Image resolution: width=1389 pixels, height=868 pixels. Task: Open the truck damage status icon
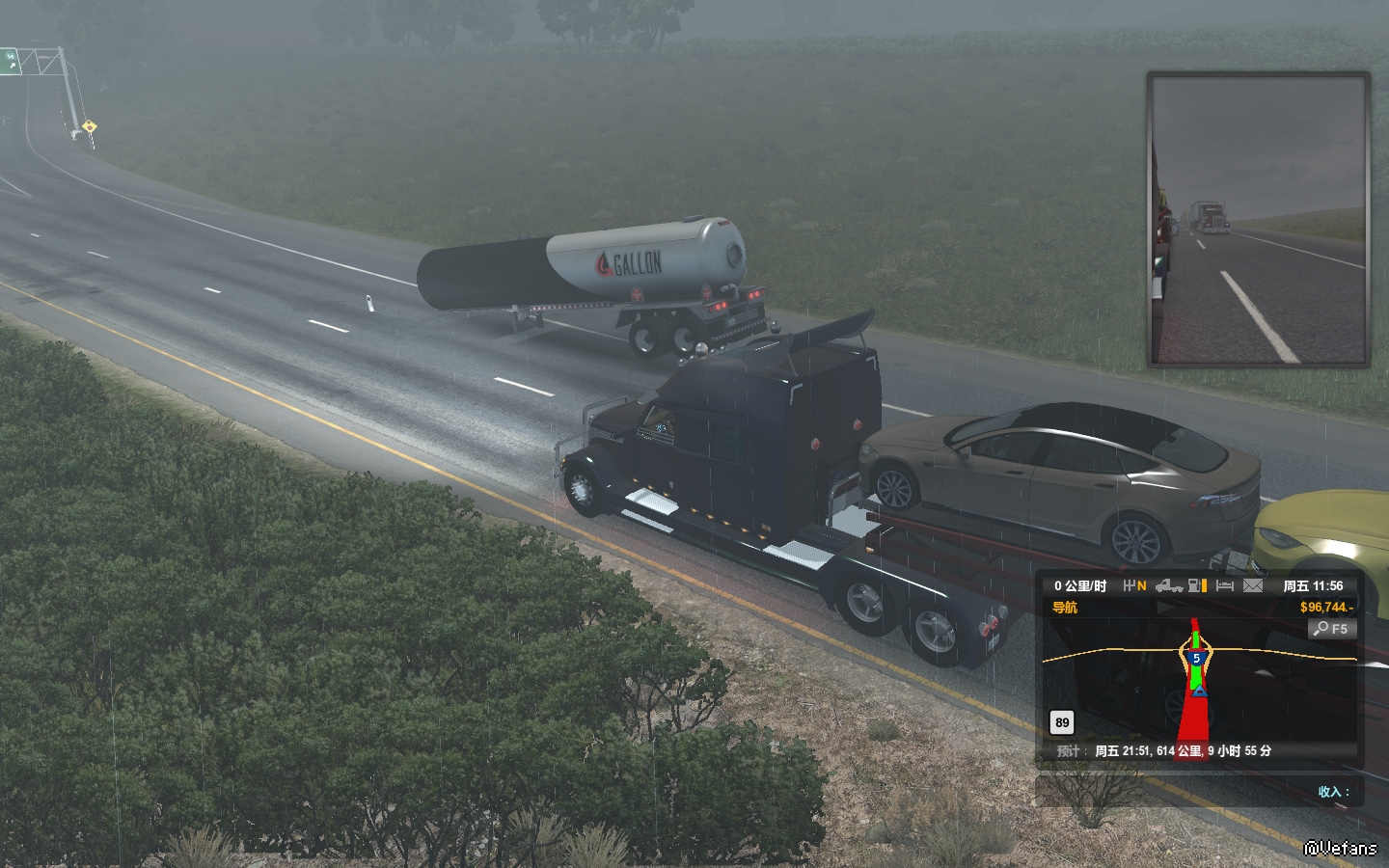1169,585
